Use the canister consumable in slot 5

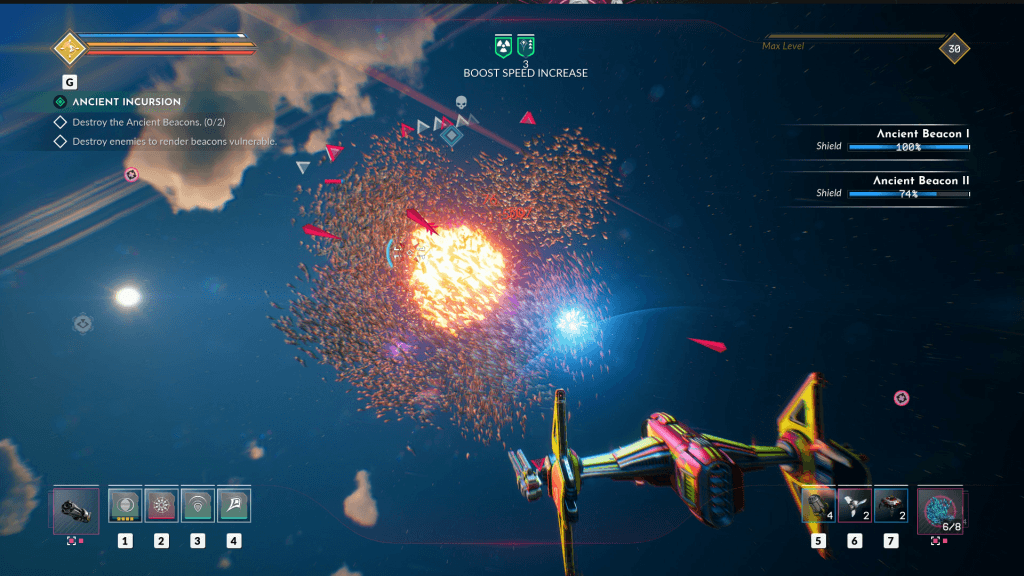(818, 505)
